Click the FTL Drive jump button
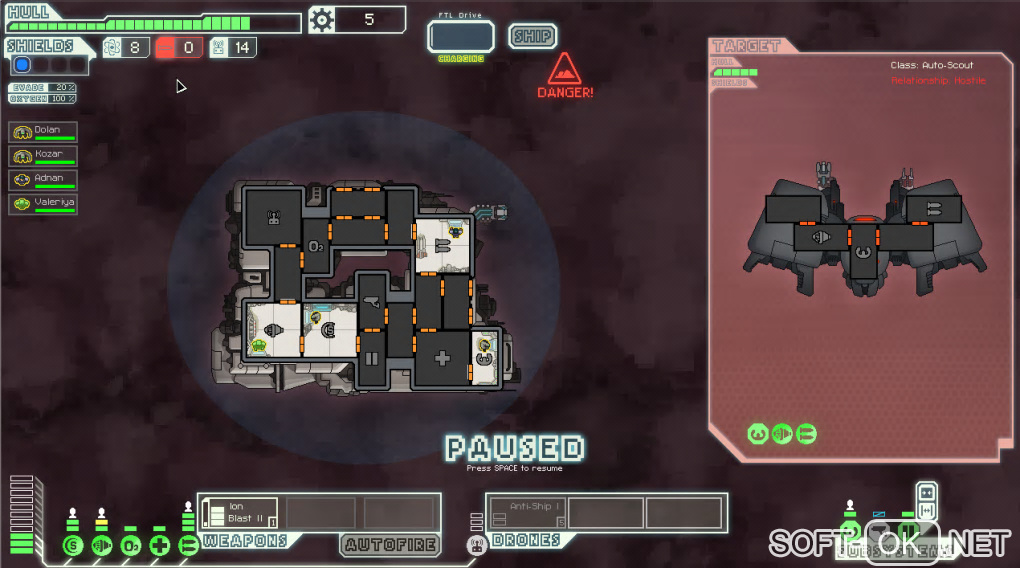Image resolution: width=1020 pixels, height=568 pixels. (461, 37)
